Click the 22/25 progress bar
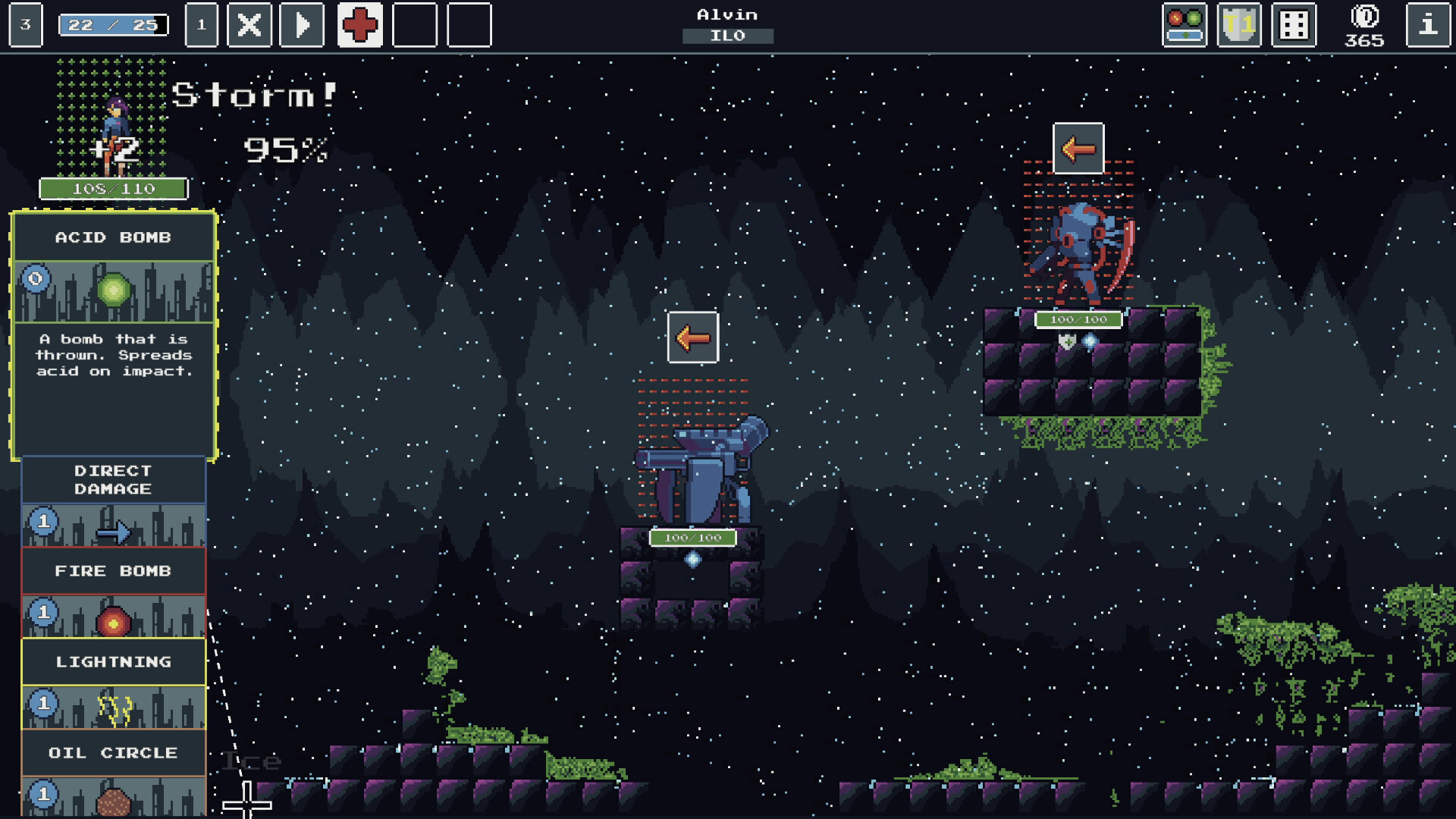This screenshot has width=1456, height=819. pyautogui.click(x=112, y=24)
